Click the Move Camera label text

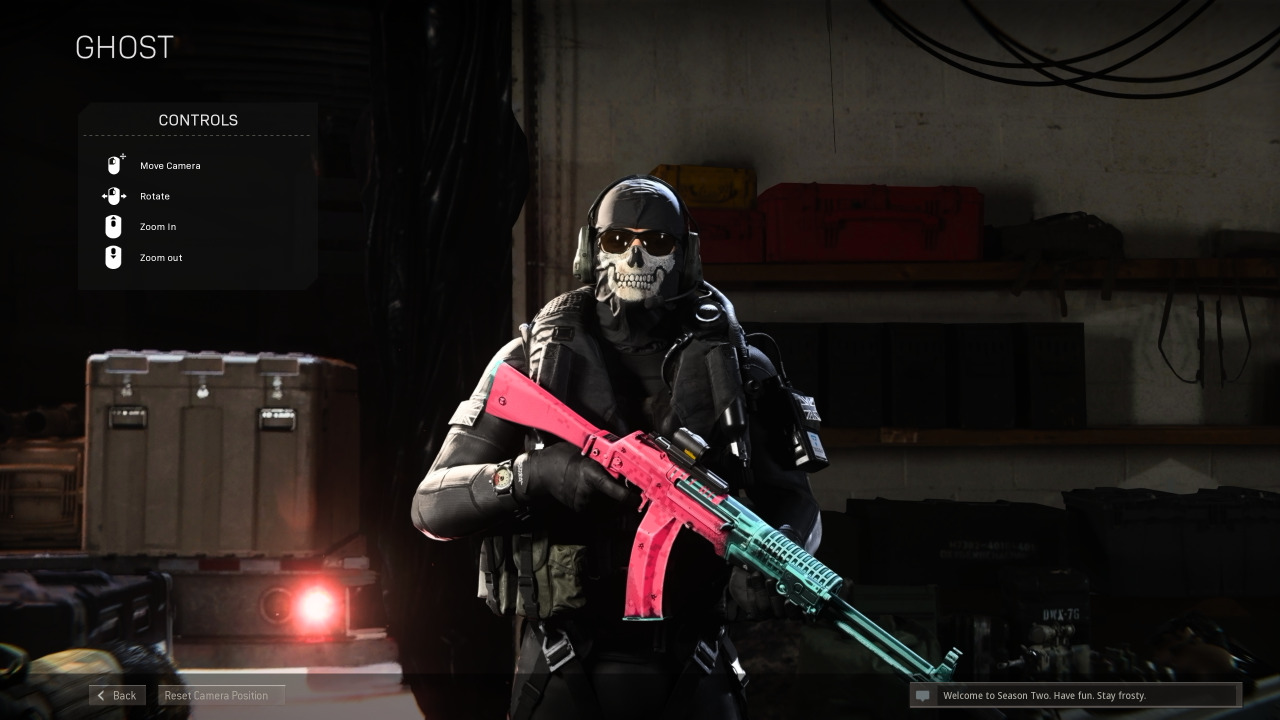click(170, 166)
